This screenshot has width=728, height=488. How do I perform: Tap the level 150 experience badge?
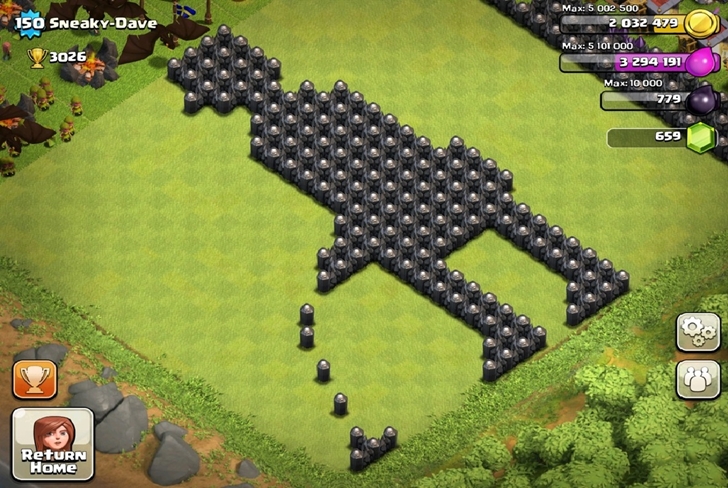[28, 23]
